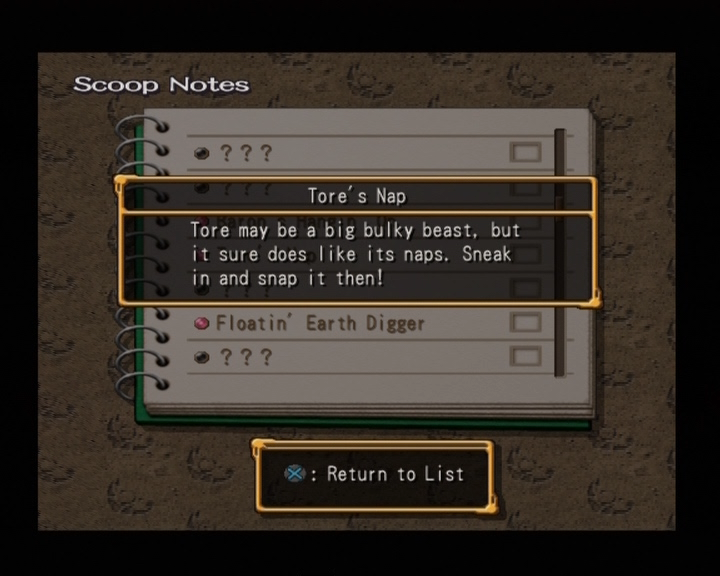Viewport: 720px width, 576px height.
Task: Select the Floatin' Earth Digger scoop entry
Action: pyautogui.click(x=320, y=323)
